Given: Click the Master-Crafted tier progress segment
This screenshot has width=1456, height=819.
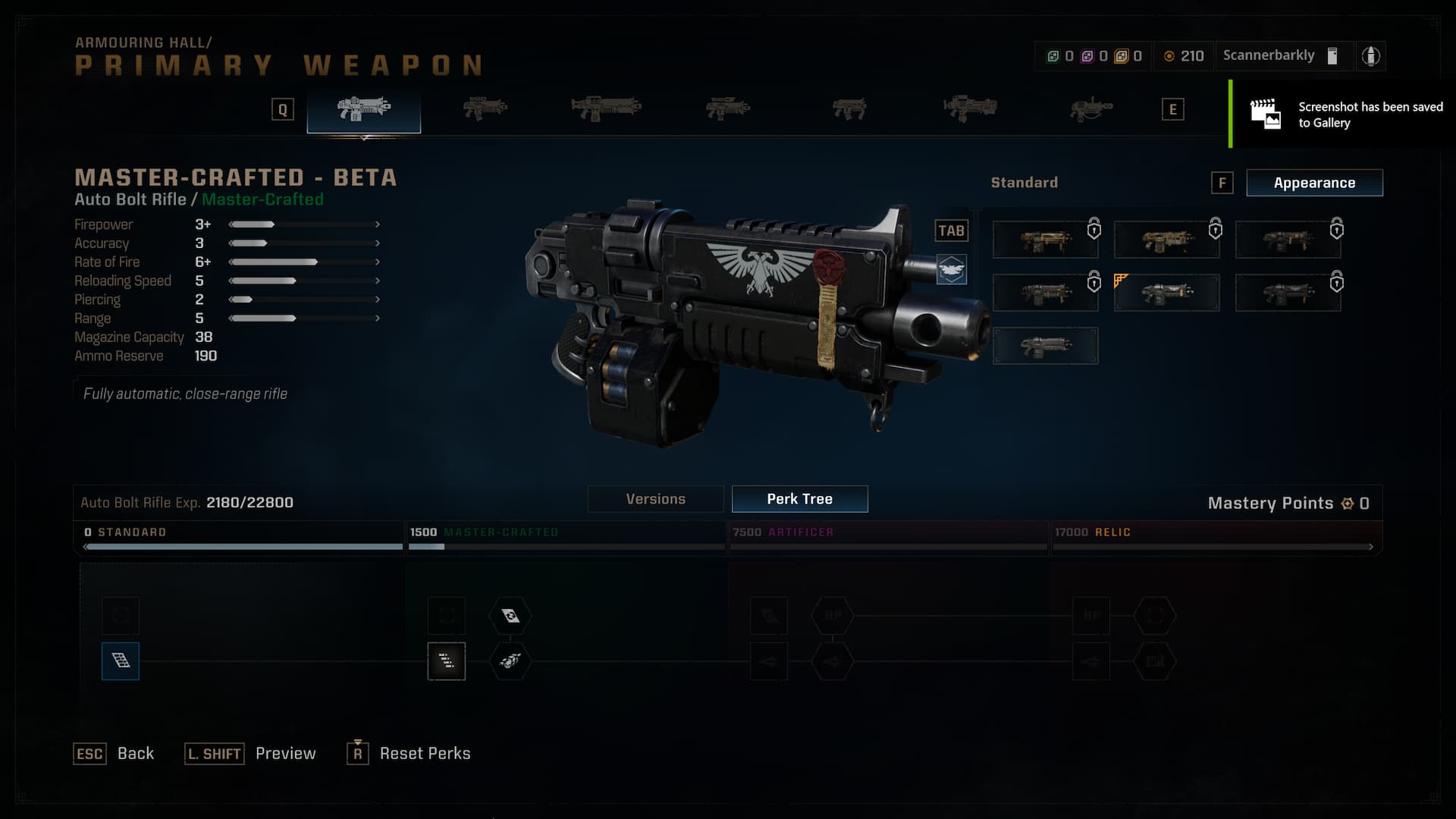Looking at the screenshot, I should [x=566, y=538].
